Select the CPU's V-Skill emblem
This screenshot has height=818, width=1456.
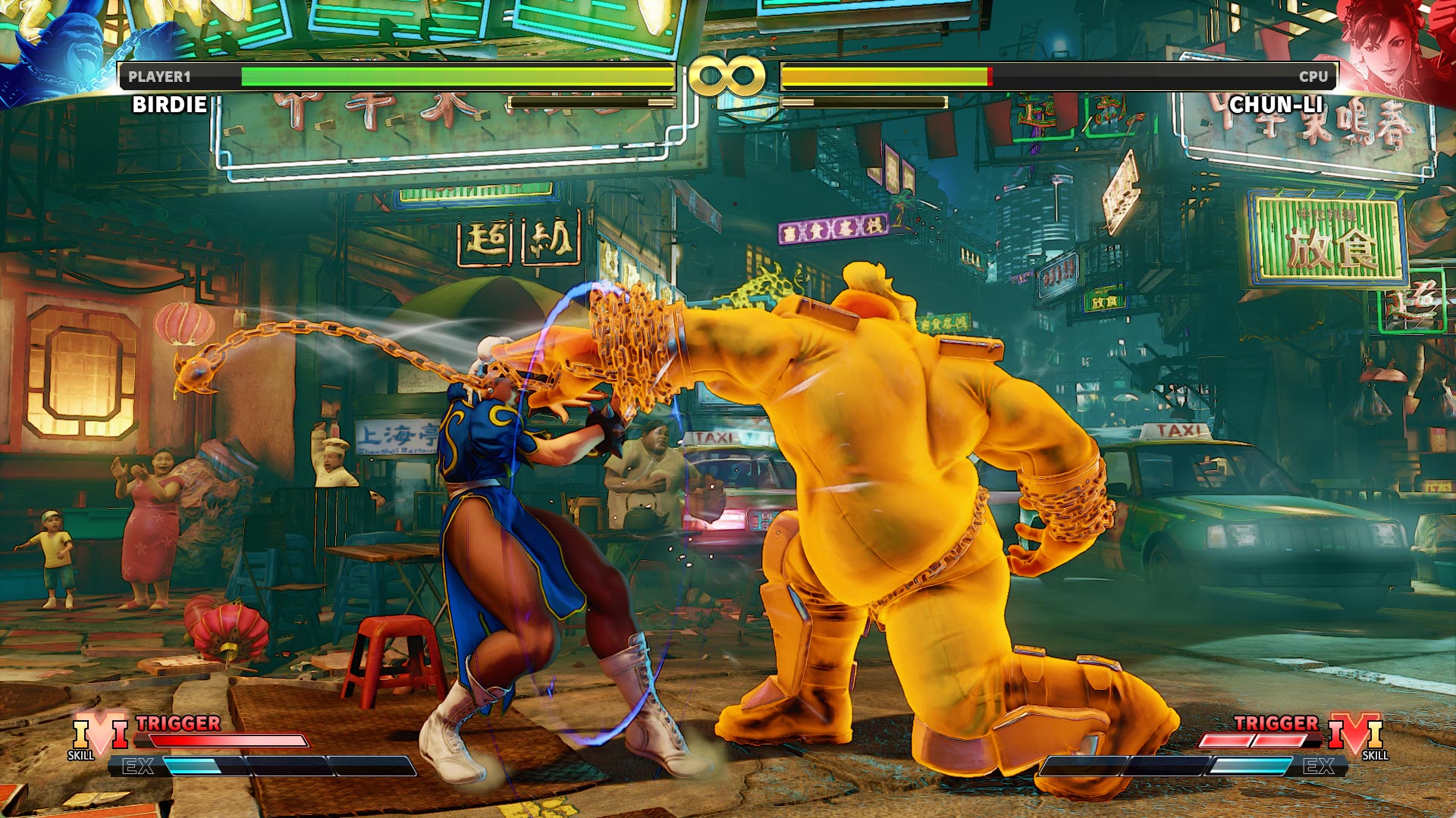(1356, 734)
